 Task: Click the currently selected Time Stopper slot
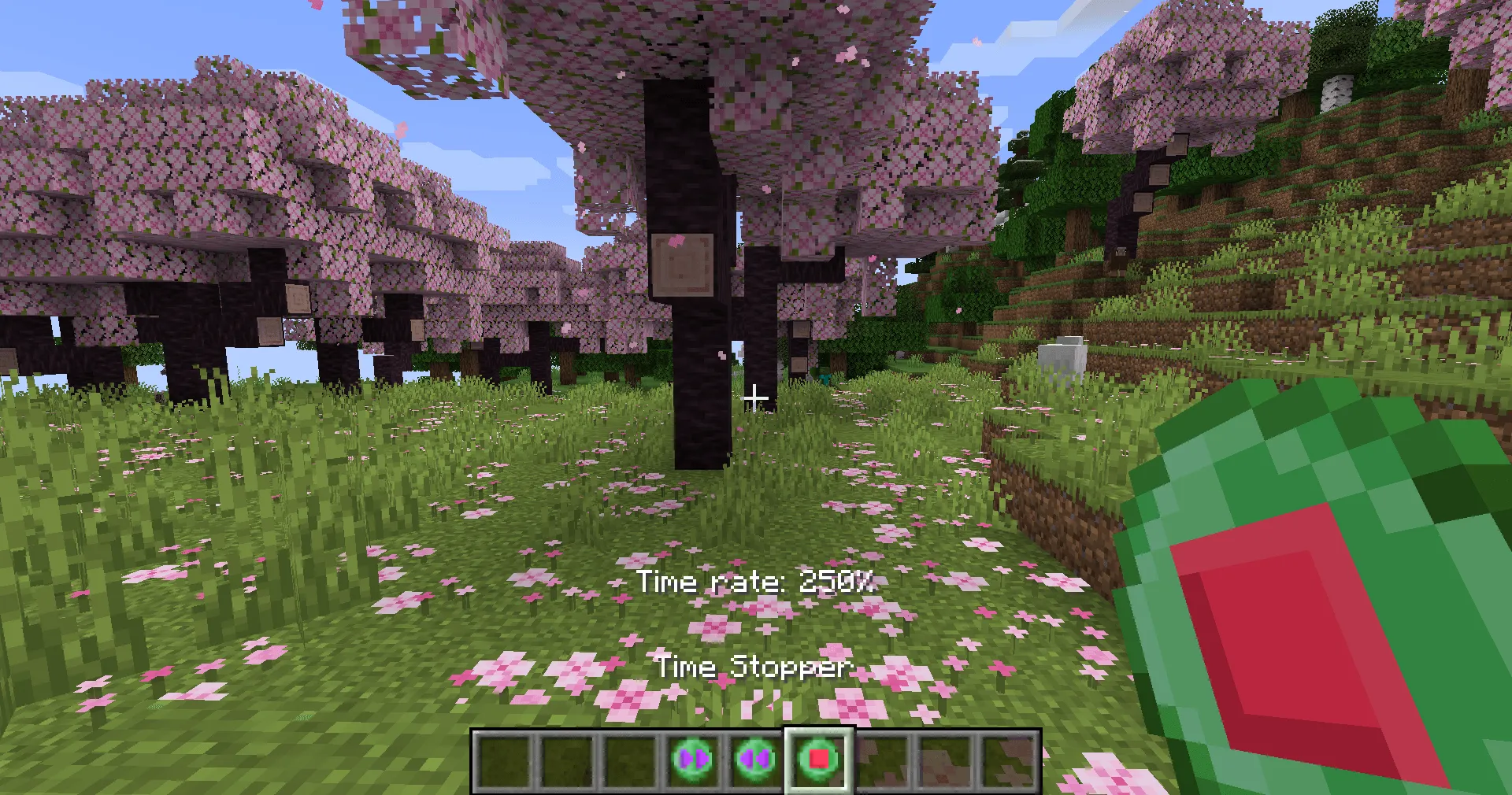coord(817,758)
